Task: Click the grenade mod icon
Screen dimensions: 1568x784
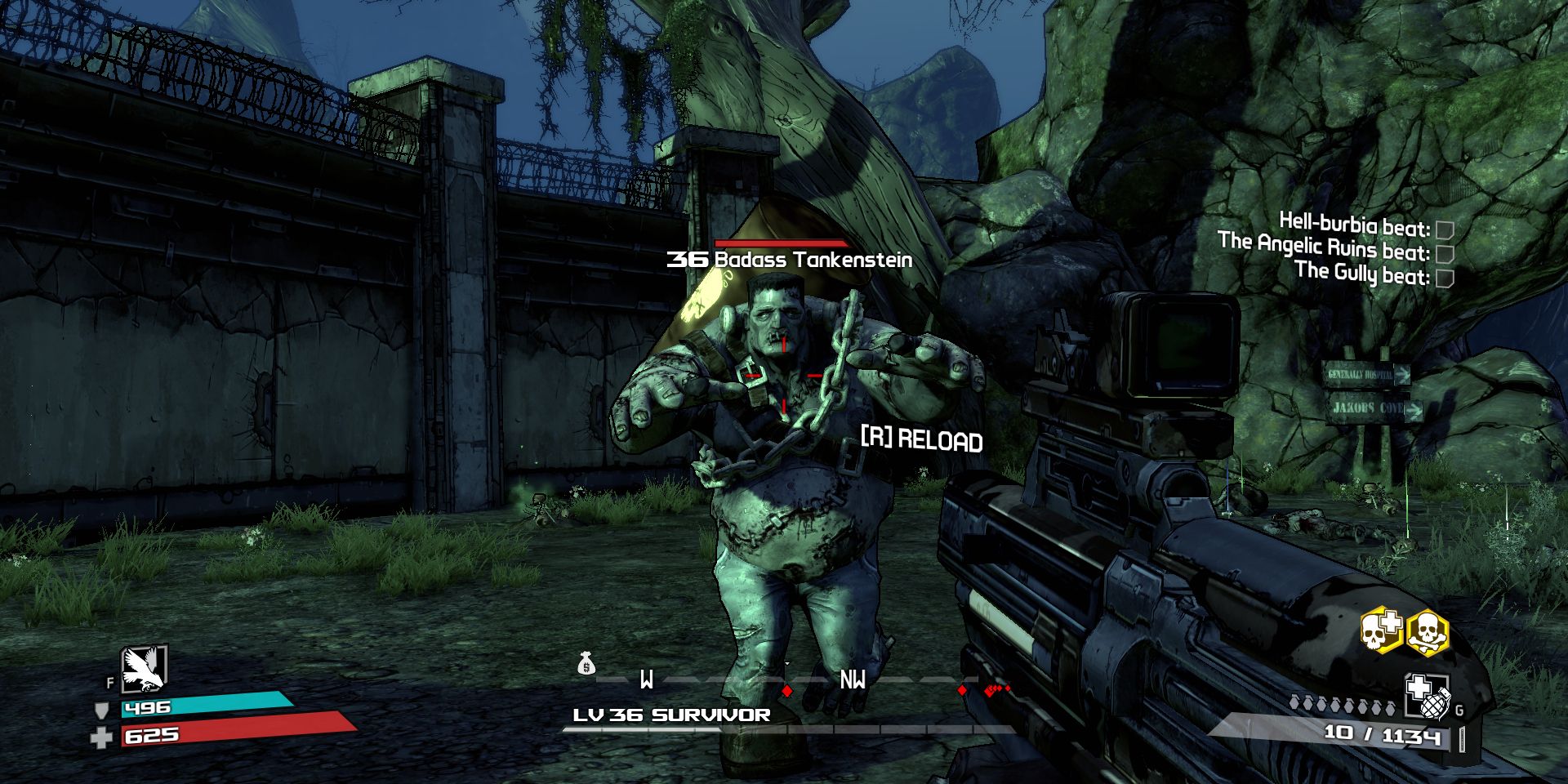Action: 1426,696
